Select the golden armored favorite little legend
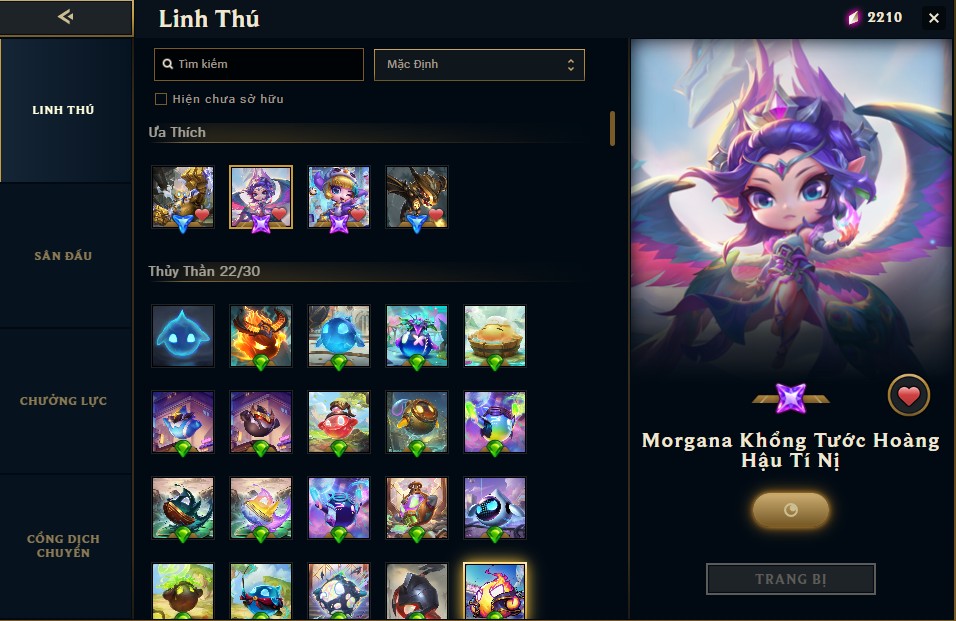 click(x=182, y=196)
